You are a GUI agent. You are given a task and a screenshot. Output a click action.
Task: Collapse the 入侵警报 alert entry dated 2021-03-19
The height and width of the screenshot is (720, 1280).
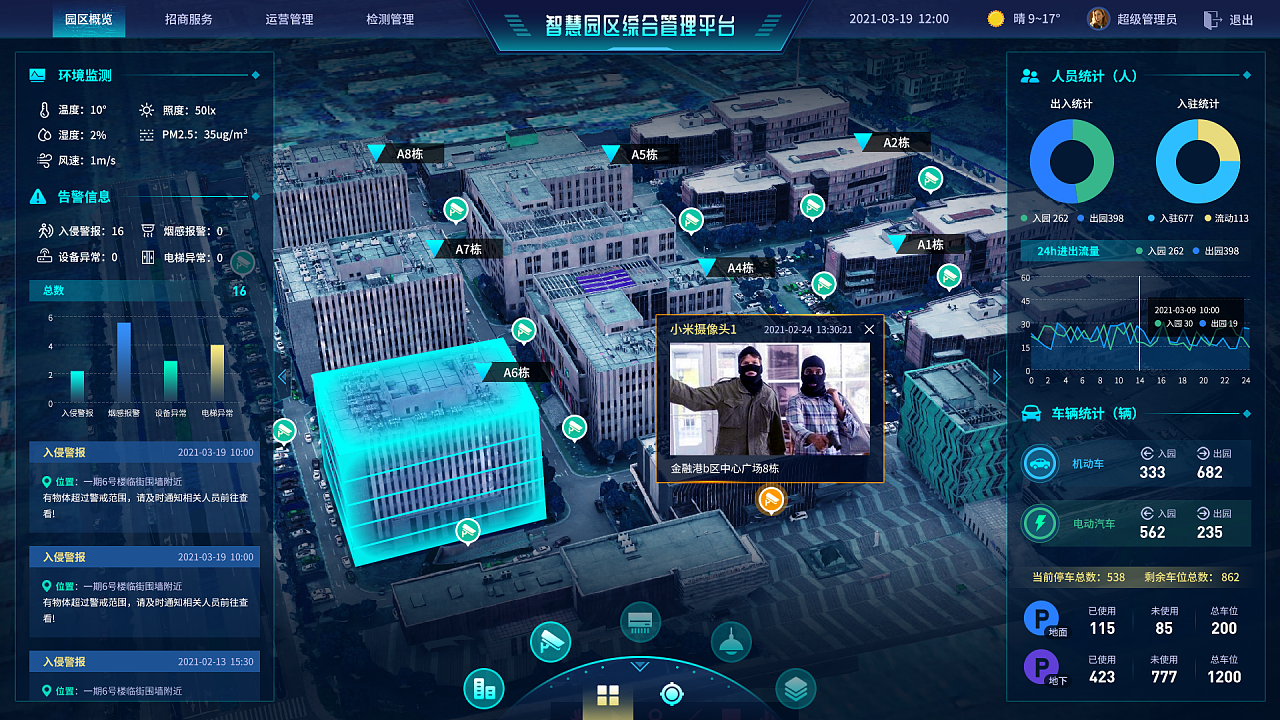[x=144, y=451]
